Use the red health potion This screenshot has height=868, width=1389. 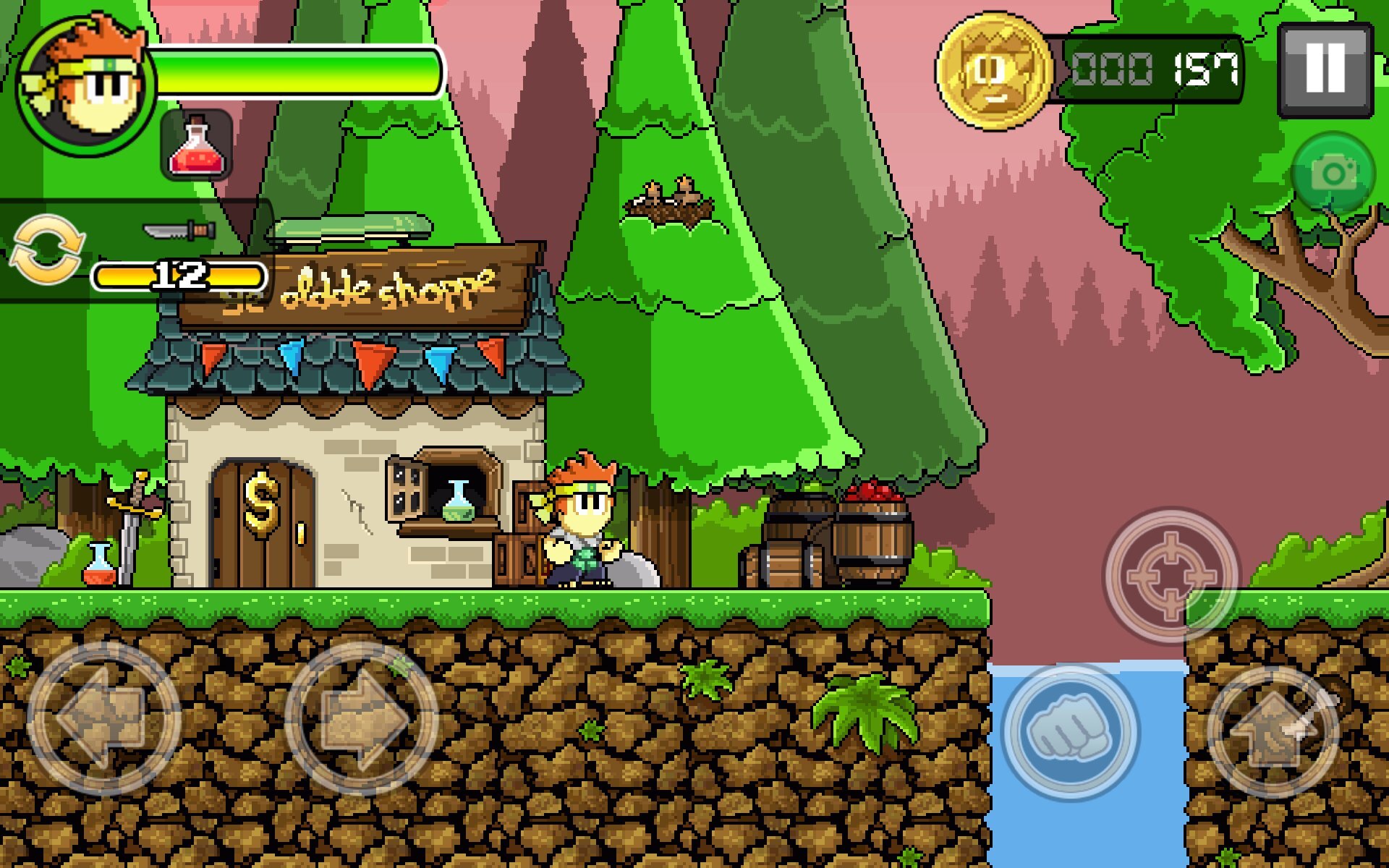pyautogui.click(x=197, y=145)
